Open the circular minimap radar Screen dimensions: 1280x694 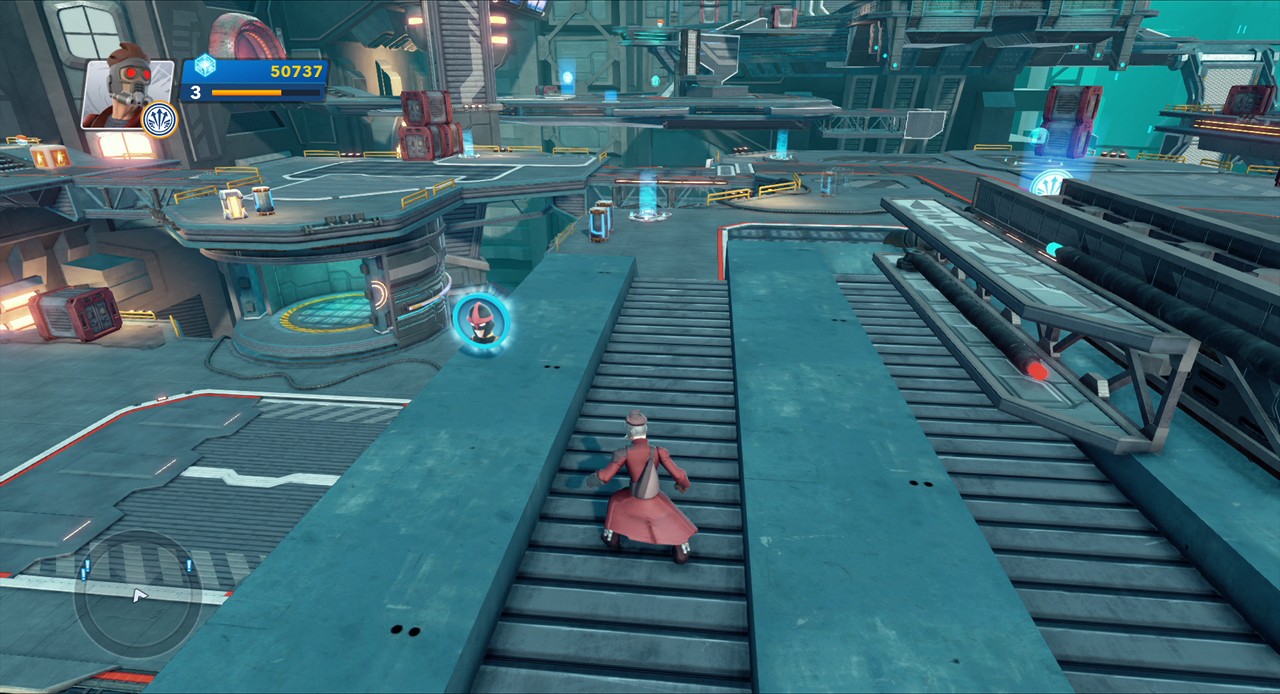coord(137,594)
